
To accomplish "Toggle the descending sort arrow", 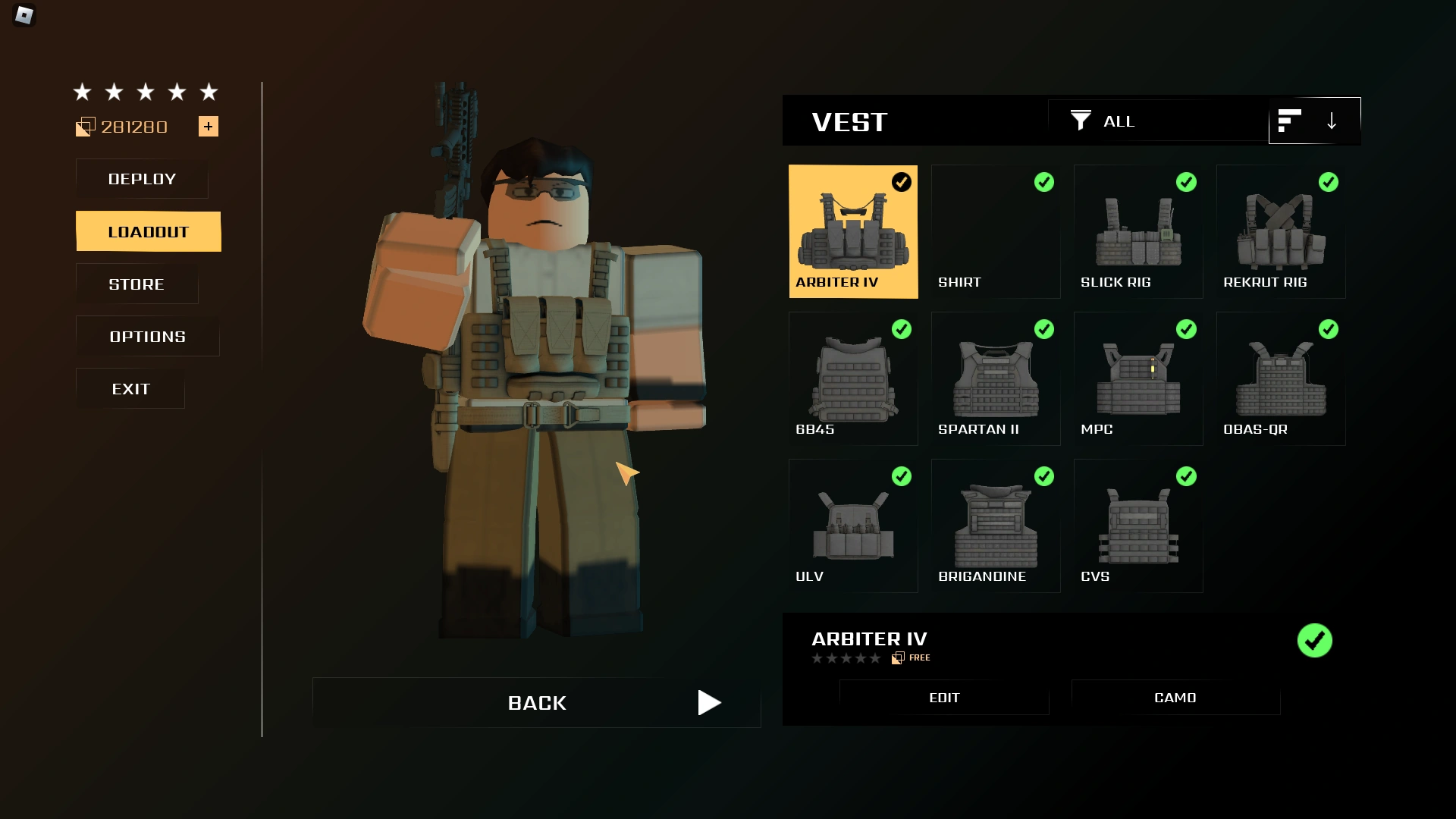I will pos(1332,121).
